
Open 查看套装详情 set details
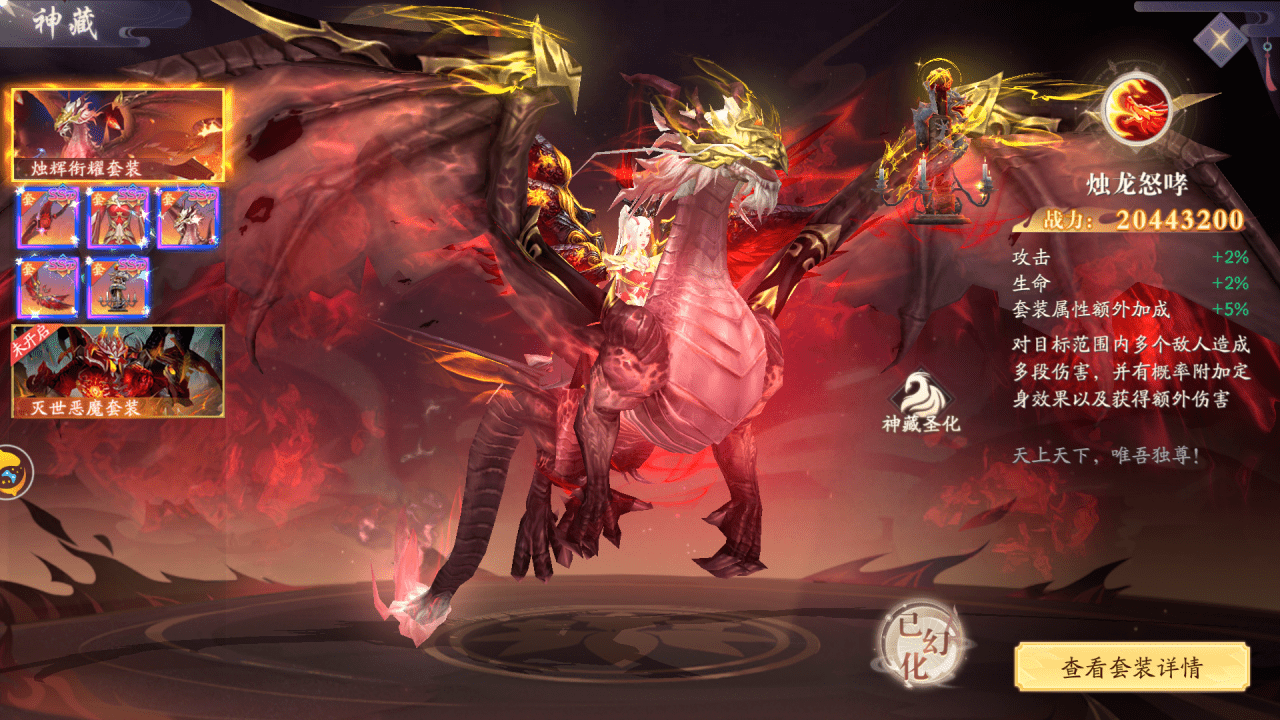tap(1132, 667)
